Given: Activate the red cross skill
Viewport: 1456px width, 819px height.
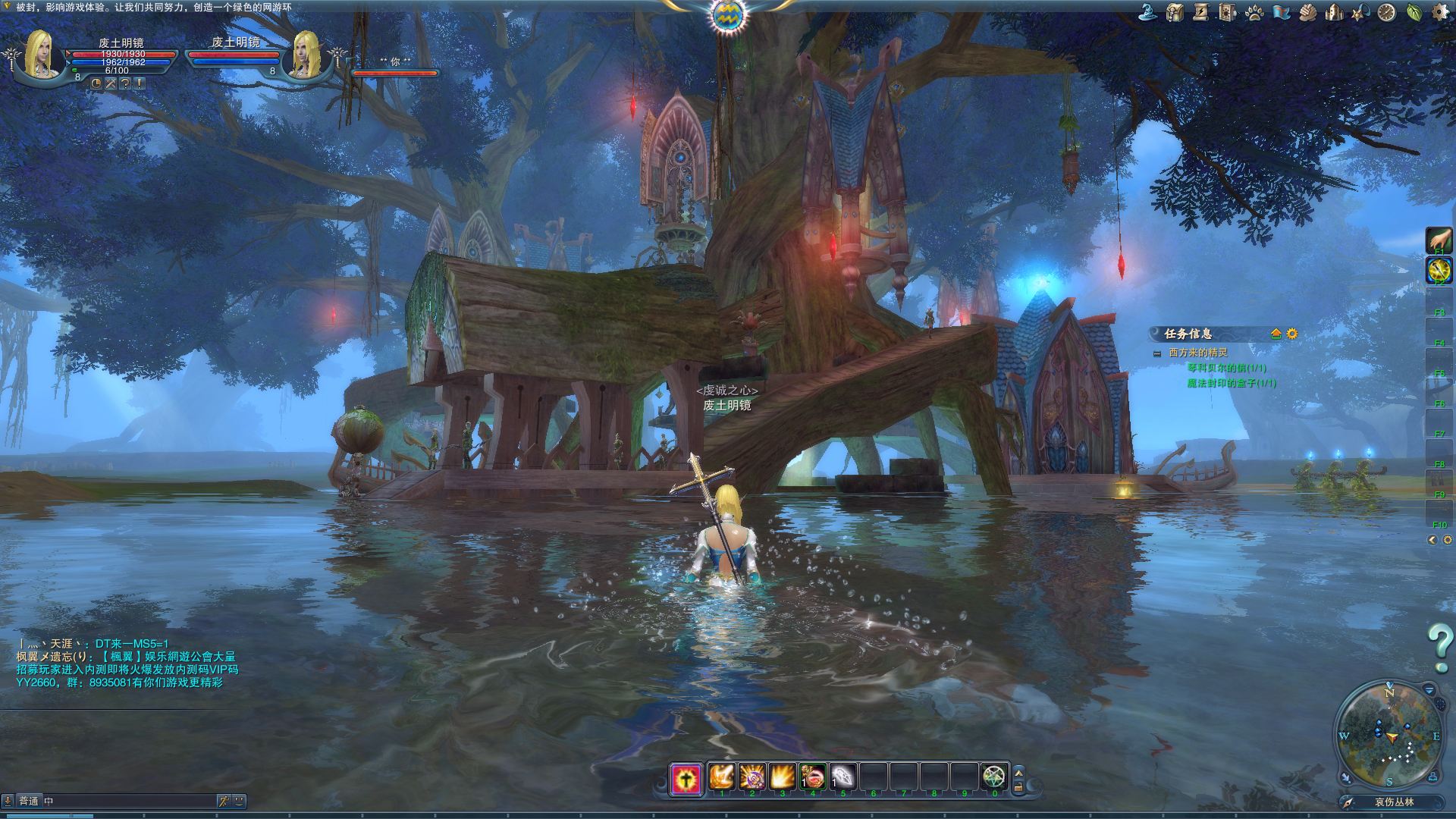Looking at the screenshot, I should point(686,778).
